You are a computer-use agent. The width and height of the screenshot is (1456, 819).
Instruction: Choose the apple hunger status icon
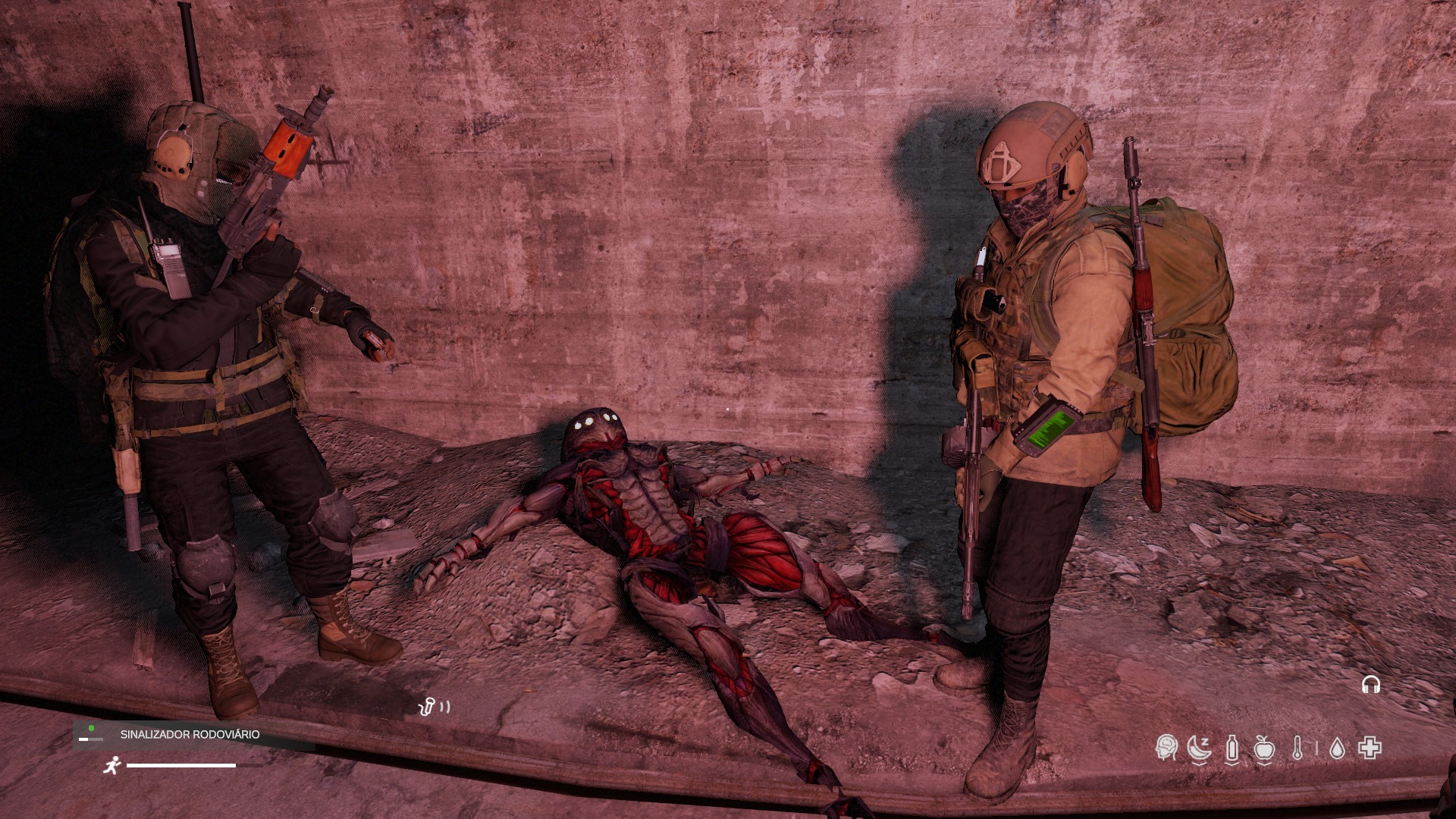(1263, 748)
